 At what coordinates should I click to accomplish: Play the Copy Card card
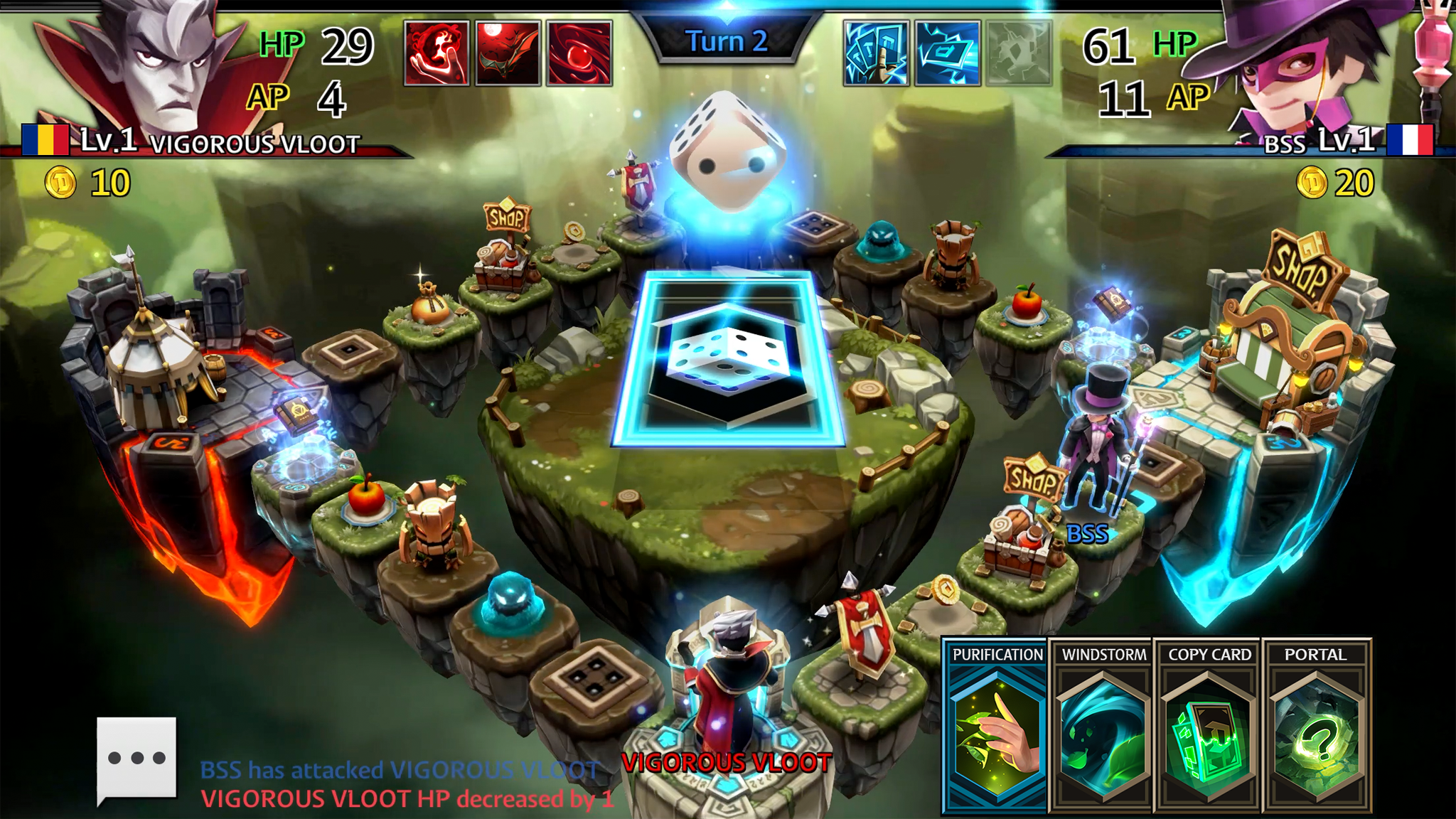(x=1209, y=727)
